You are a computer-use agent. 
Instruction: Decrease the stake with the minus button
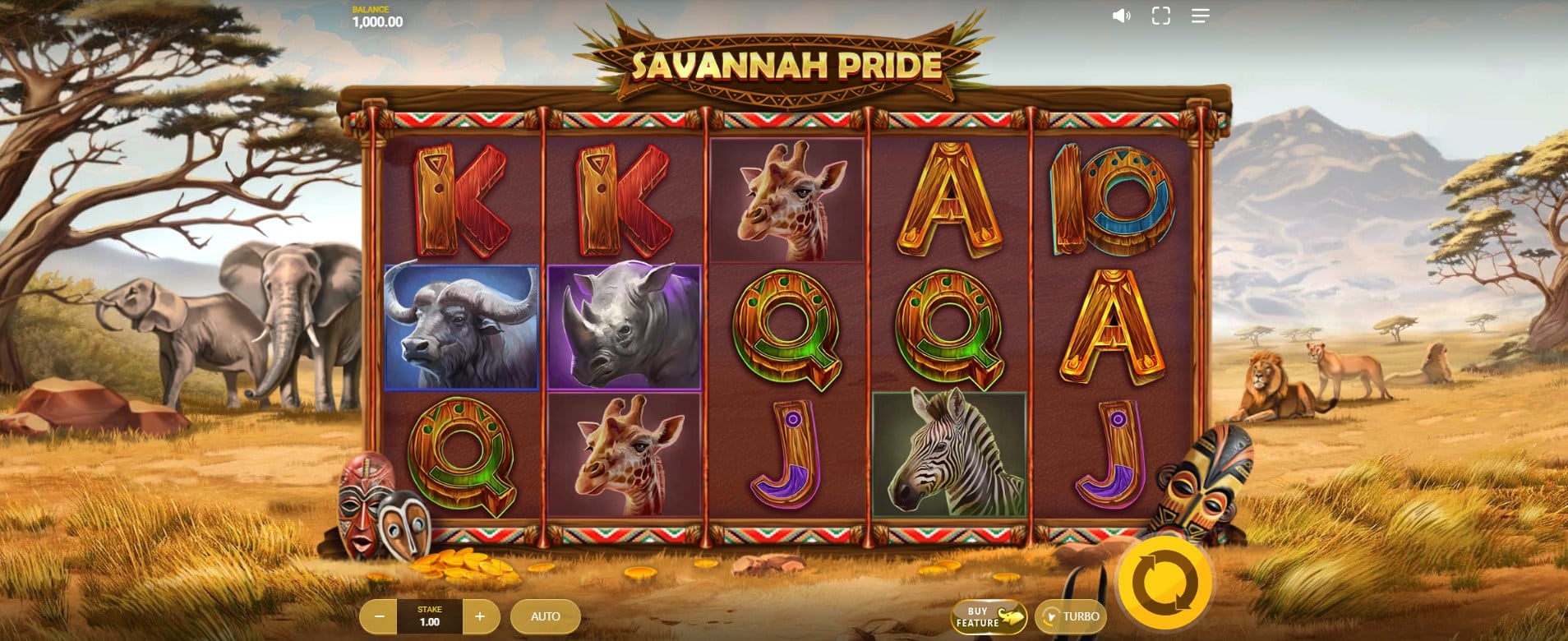(379, 616)
